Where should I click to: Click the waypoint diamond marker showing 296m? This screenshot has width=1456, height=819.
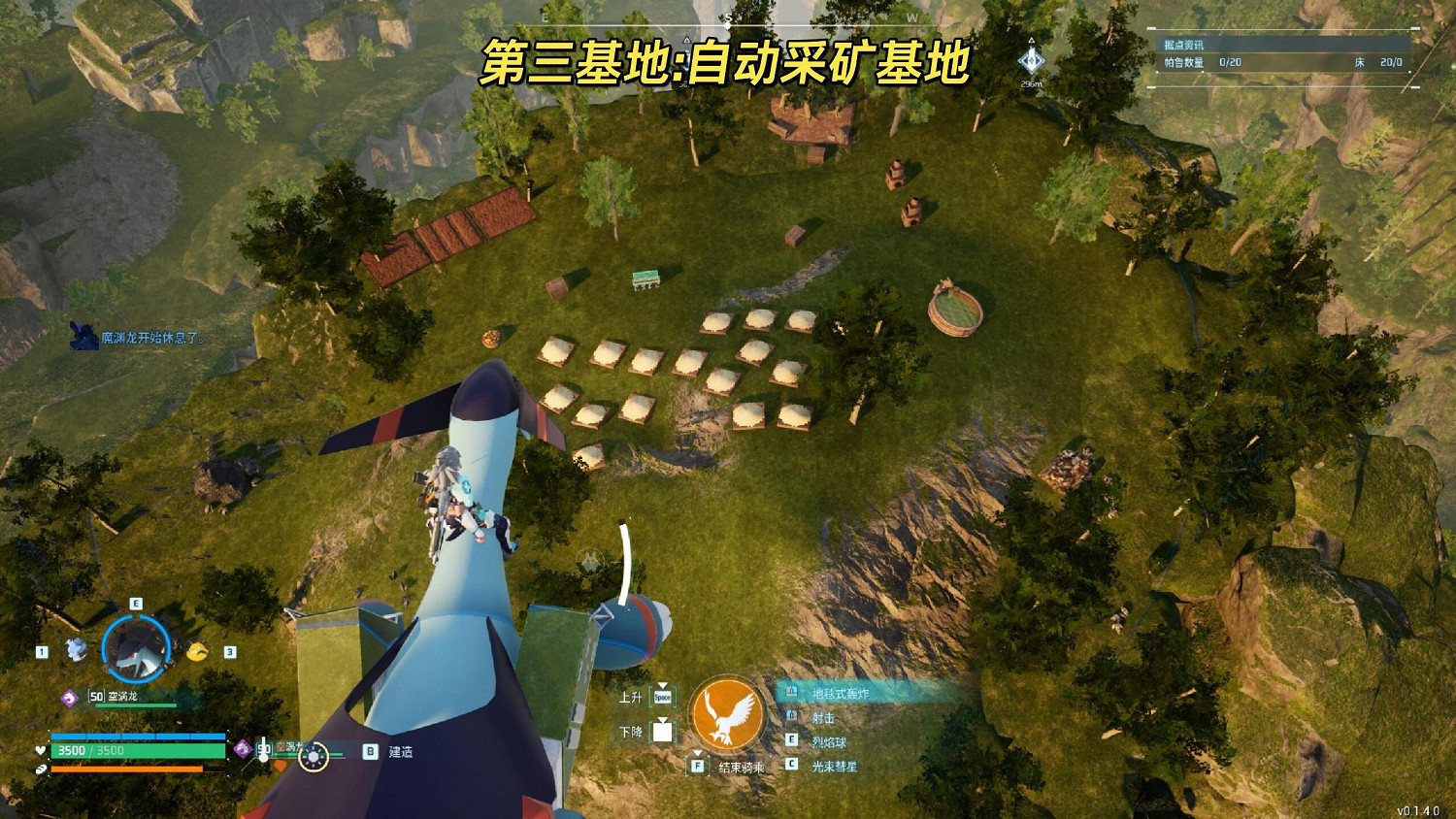(1031, 60)
